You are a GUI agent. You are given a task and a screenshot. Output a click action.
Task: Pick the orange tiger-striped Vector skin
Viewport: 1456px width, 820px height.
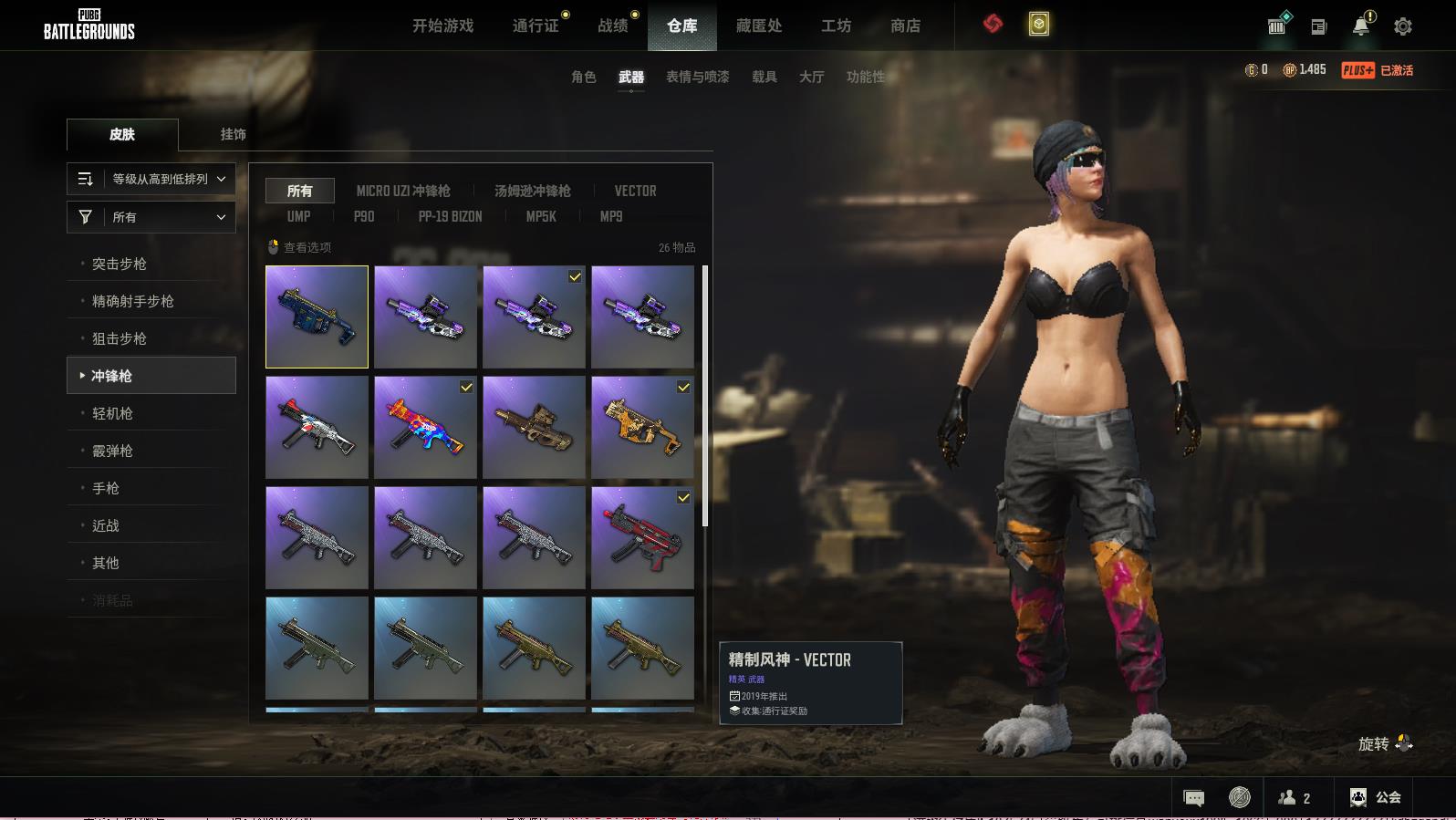tap(642, 427)
